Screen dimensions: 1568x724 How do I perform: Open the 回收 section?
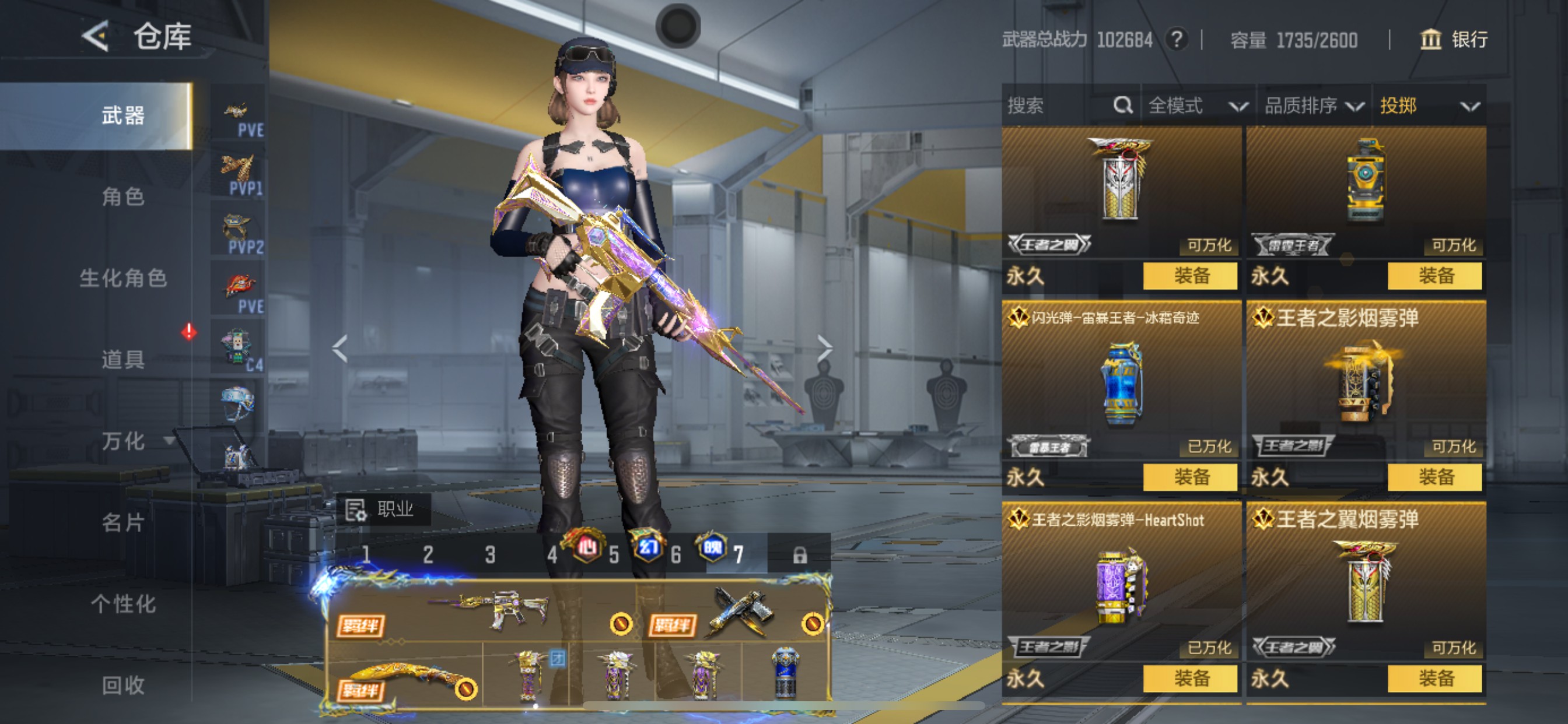pos(123,685)
